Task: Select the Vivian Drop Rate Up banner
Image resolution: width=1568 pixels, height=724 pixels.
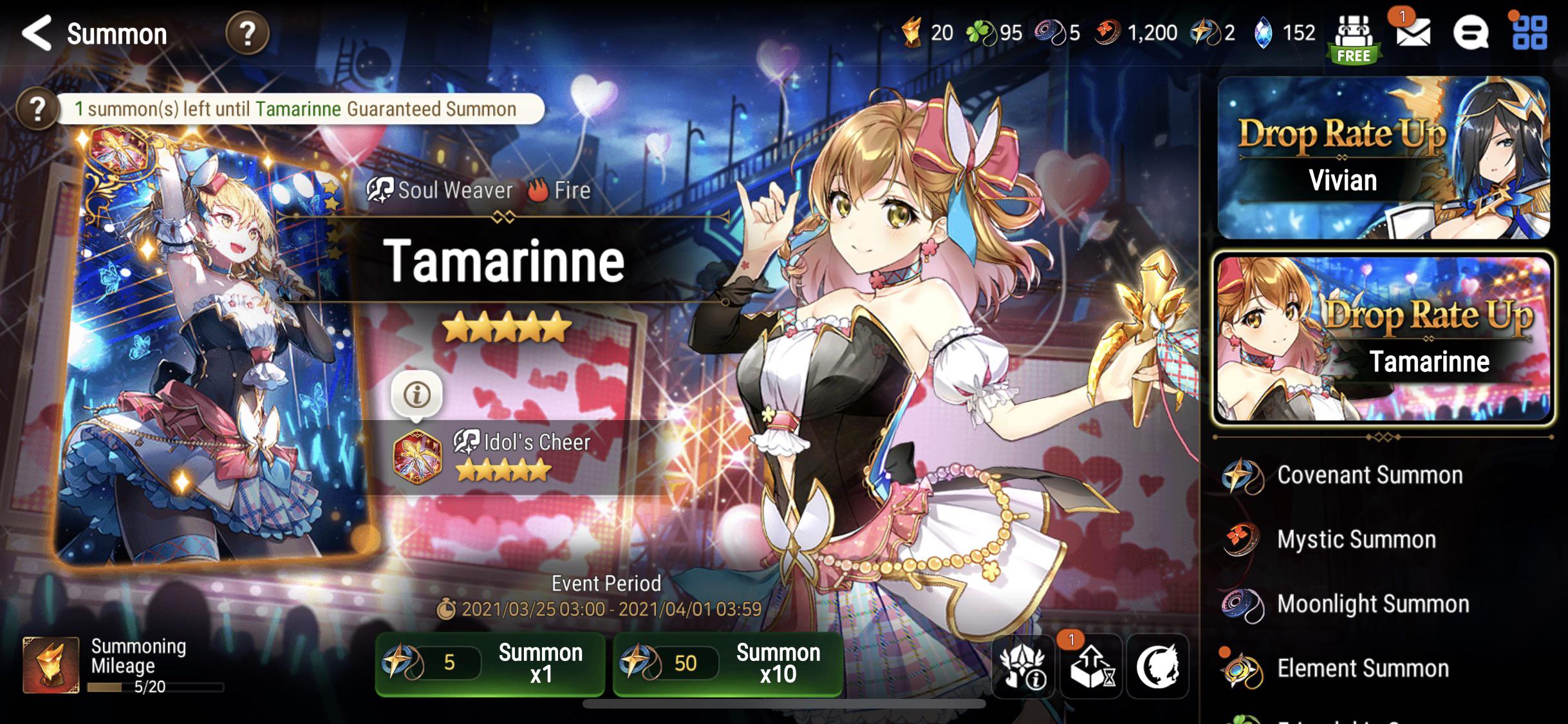Action: point(1383,158)
